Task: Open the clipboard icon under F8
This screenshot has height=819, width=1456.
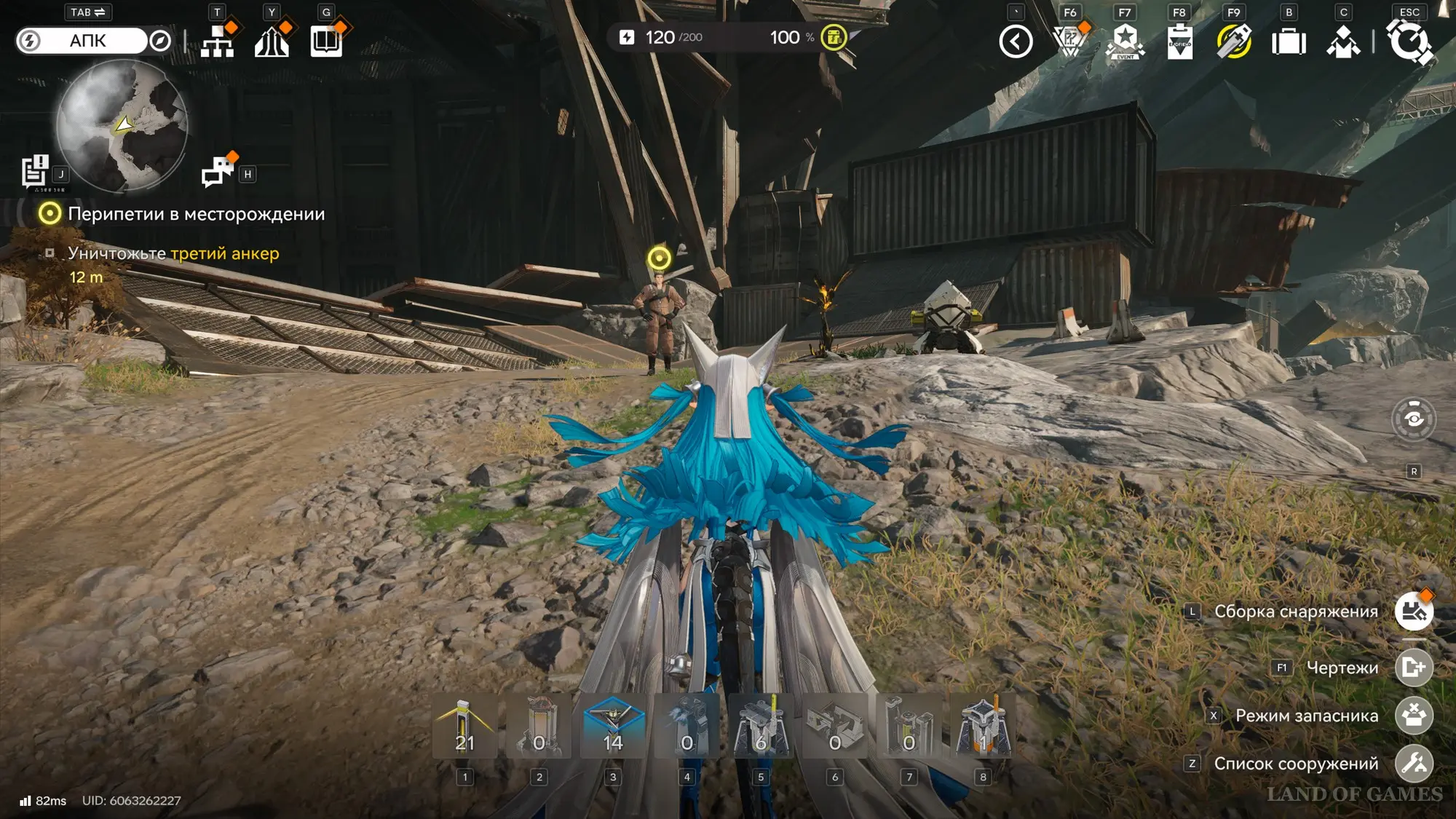Action: point(1179,41)
